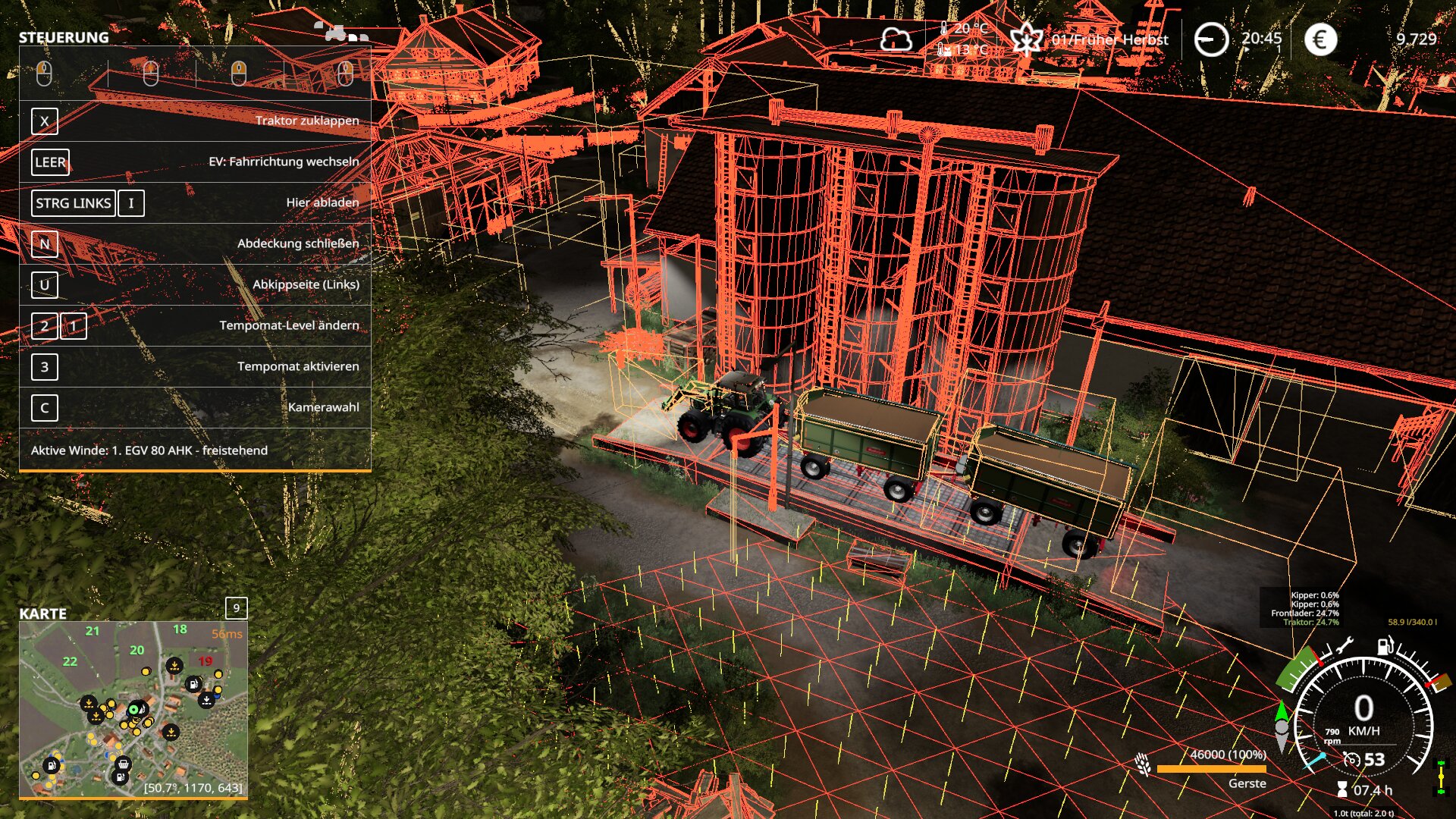Viewport: 1456px width, 819px height.
Task: Click the hourglass operating hours icon
Action: [x=1342, y=789]
